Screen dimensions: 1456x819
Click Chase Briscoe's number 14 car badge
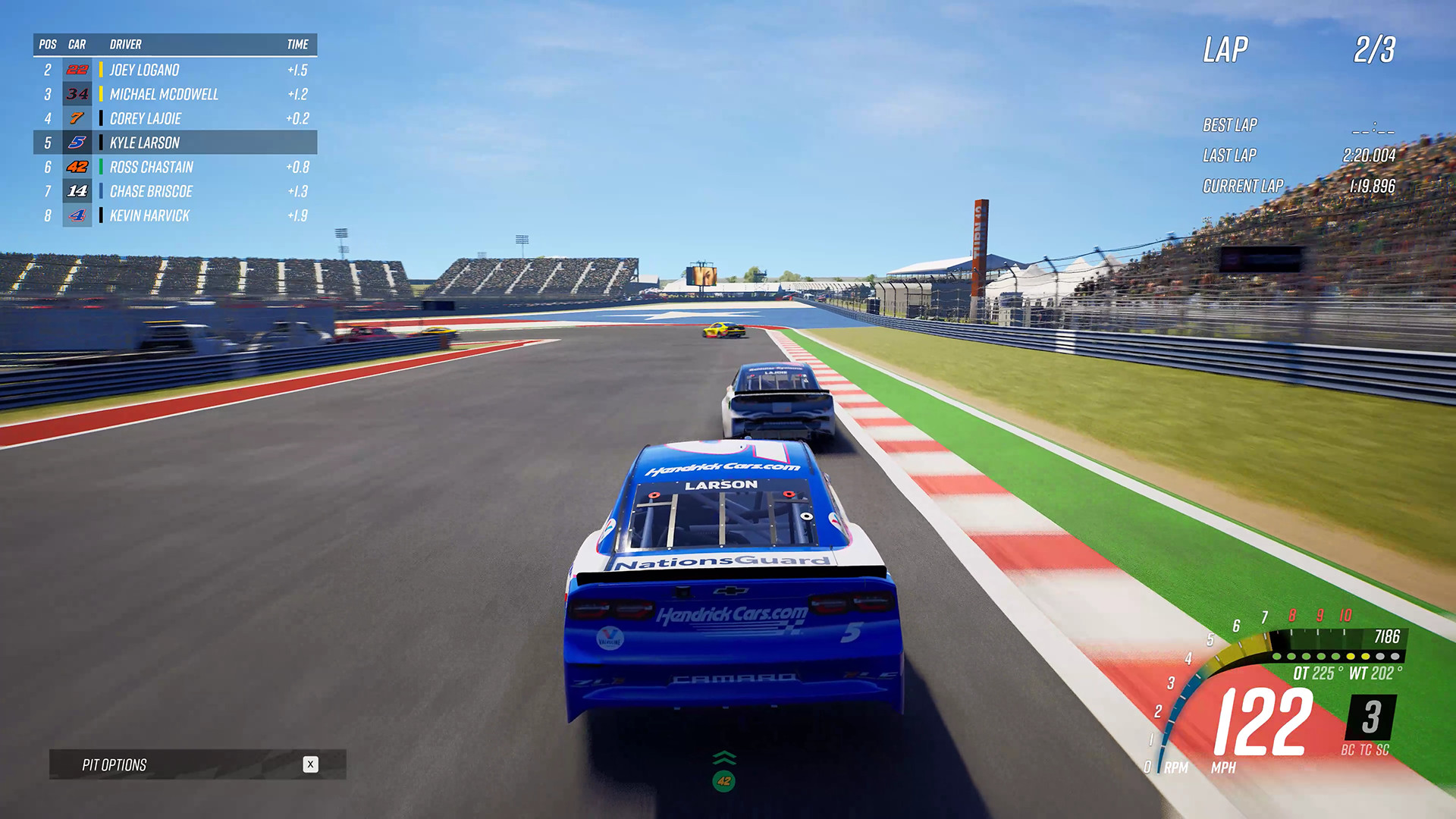point(76,191)
